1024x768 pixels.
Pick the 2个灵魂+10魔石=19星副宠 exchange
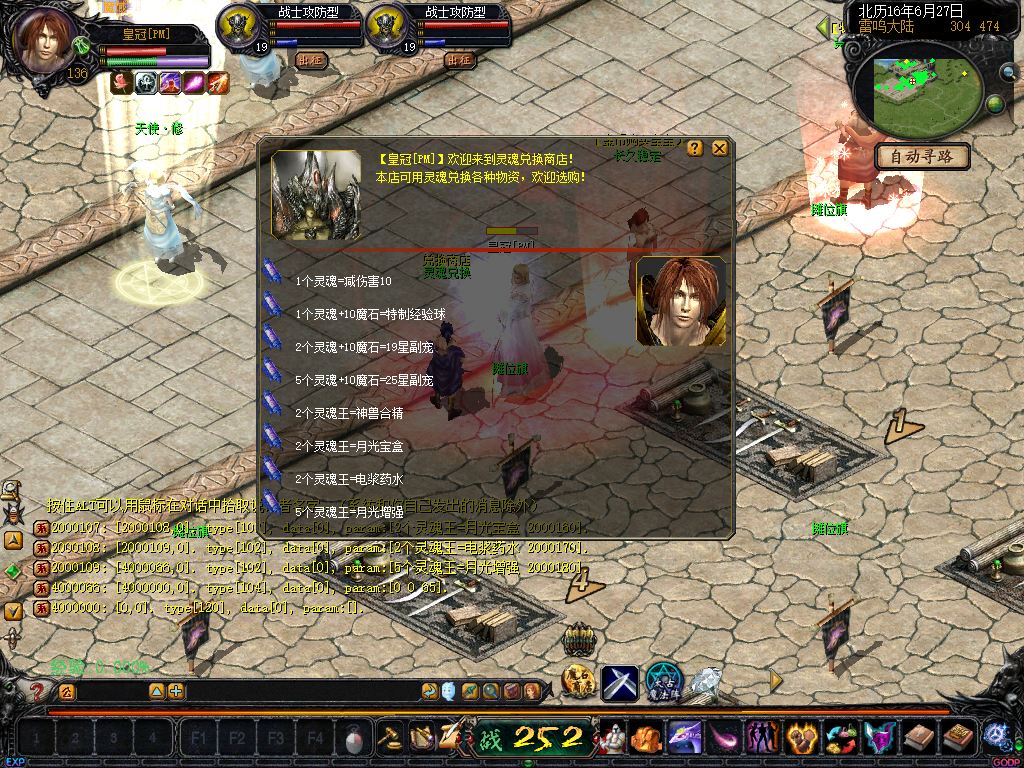click(x=364, y=347)
